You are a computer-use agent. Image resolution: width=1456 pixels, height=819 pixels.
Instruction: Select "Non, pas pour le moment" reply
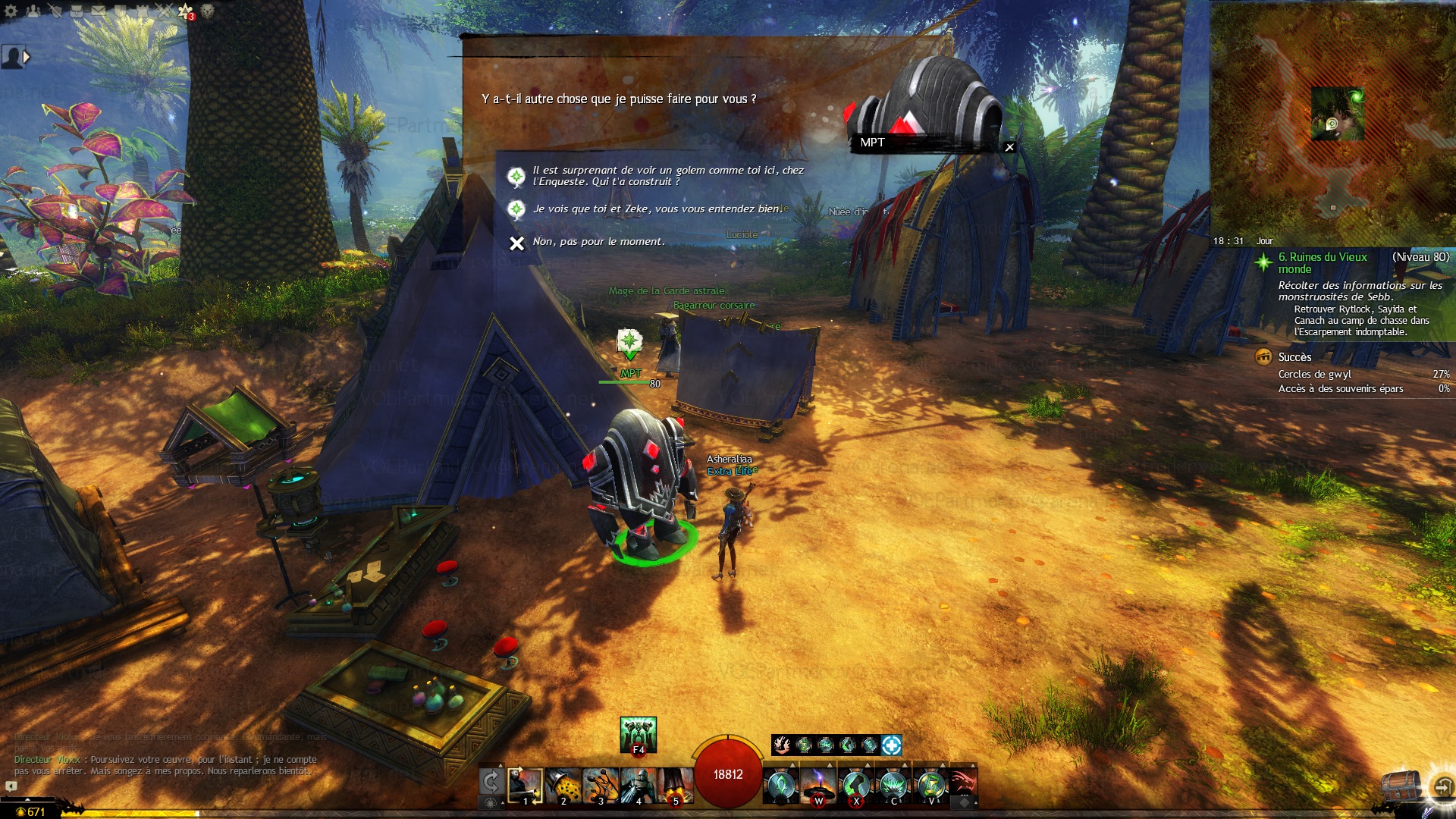point(598,242)
